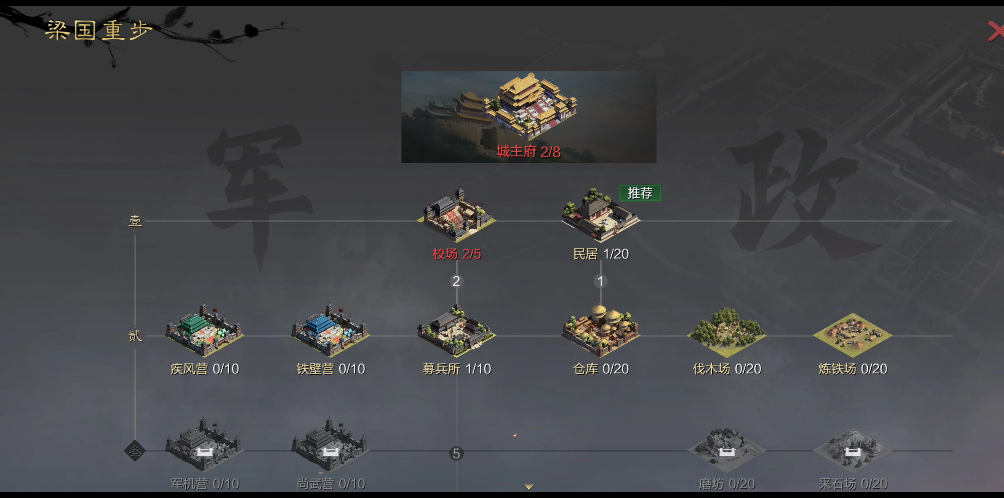Open the 校场 drill ground building
This screenshot has height=498, width=1004.
click(x=457, y=214)
